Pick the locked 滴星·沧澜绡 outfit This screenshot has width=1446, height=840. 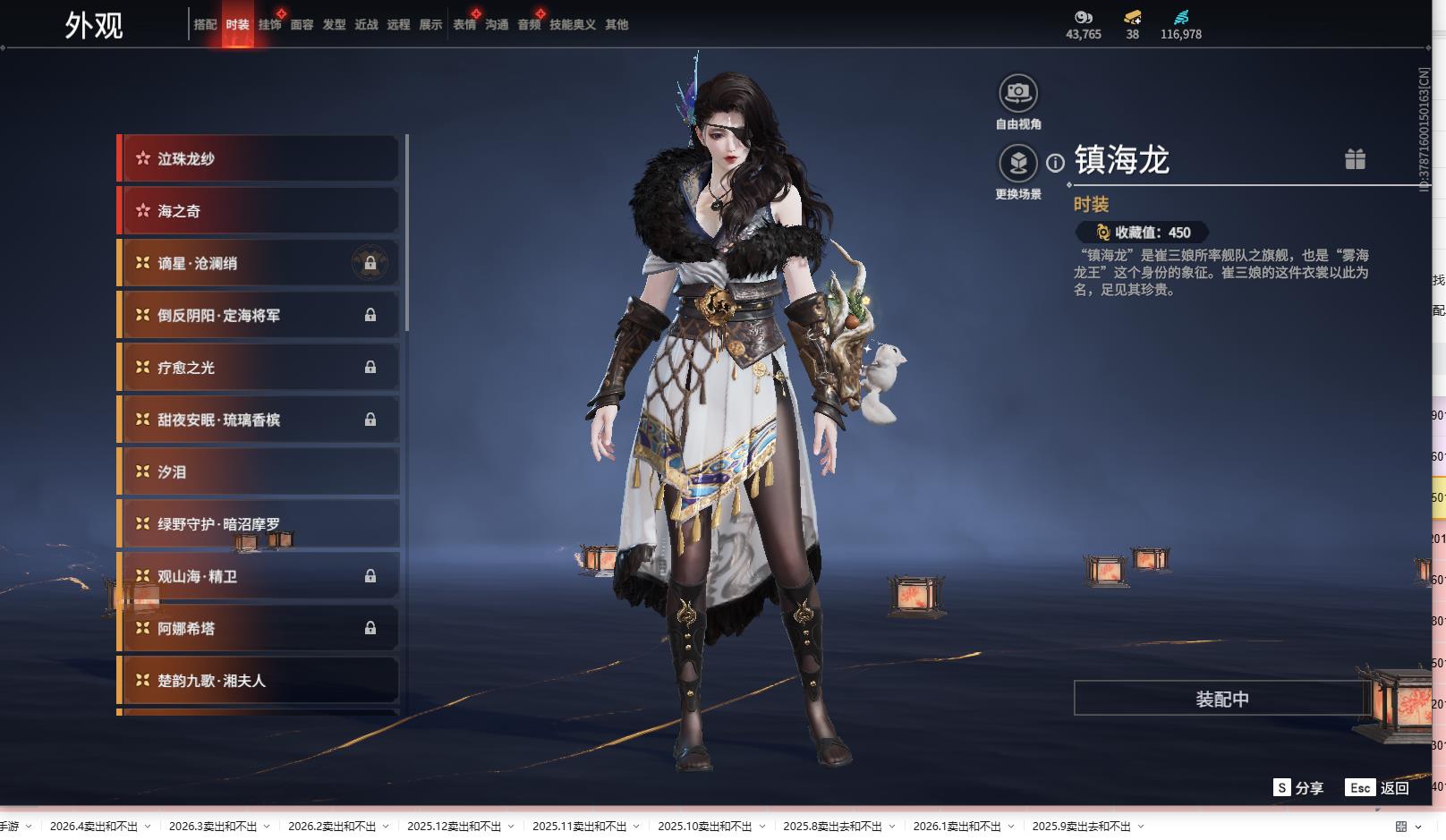click(259, 263)
